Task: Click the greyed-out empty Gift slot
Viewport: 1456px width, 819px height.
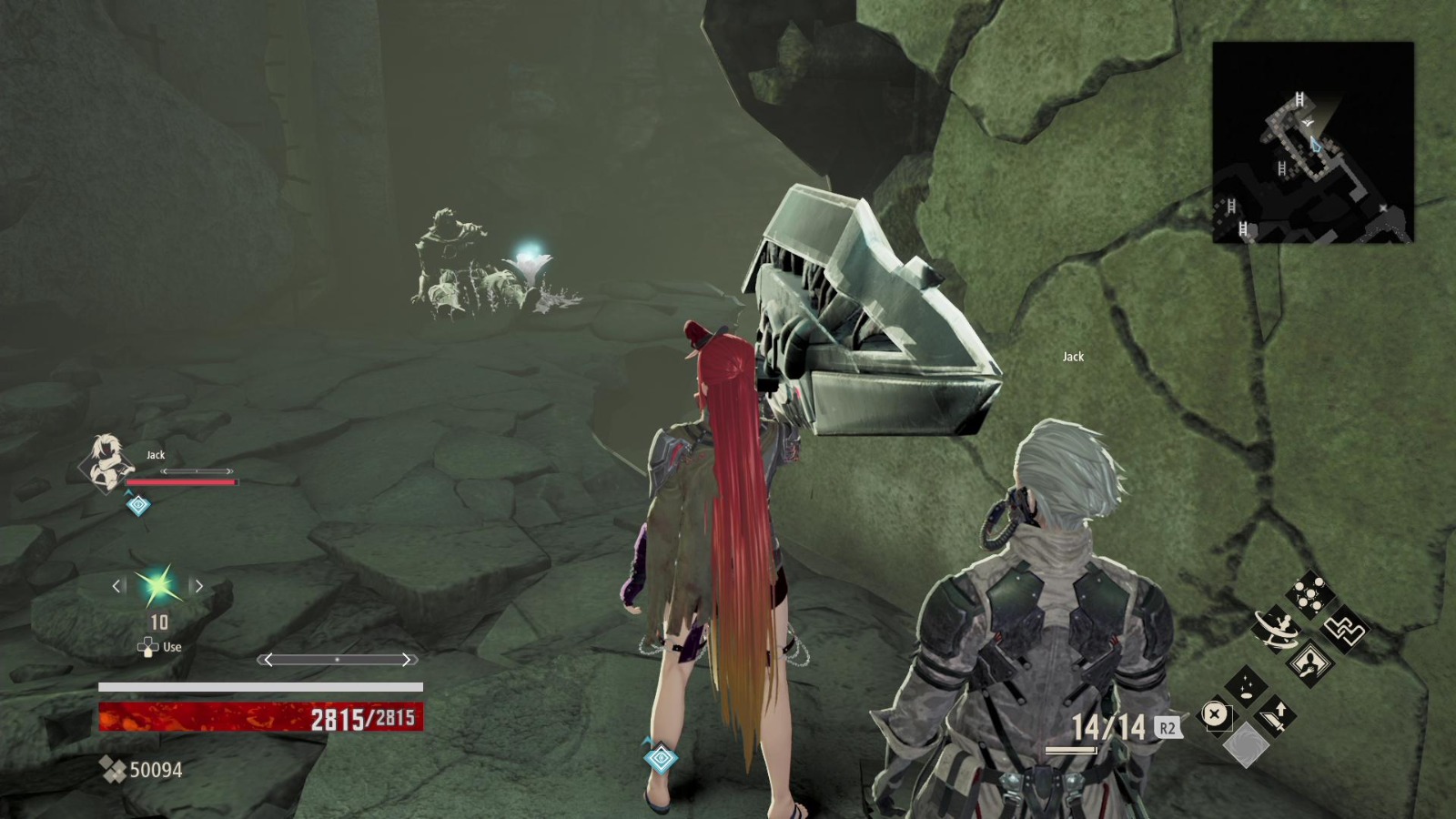Action: (1247, 743)
